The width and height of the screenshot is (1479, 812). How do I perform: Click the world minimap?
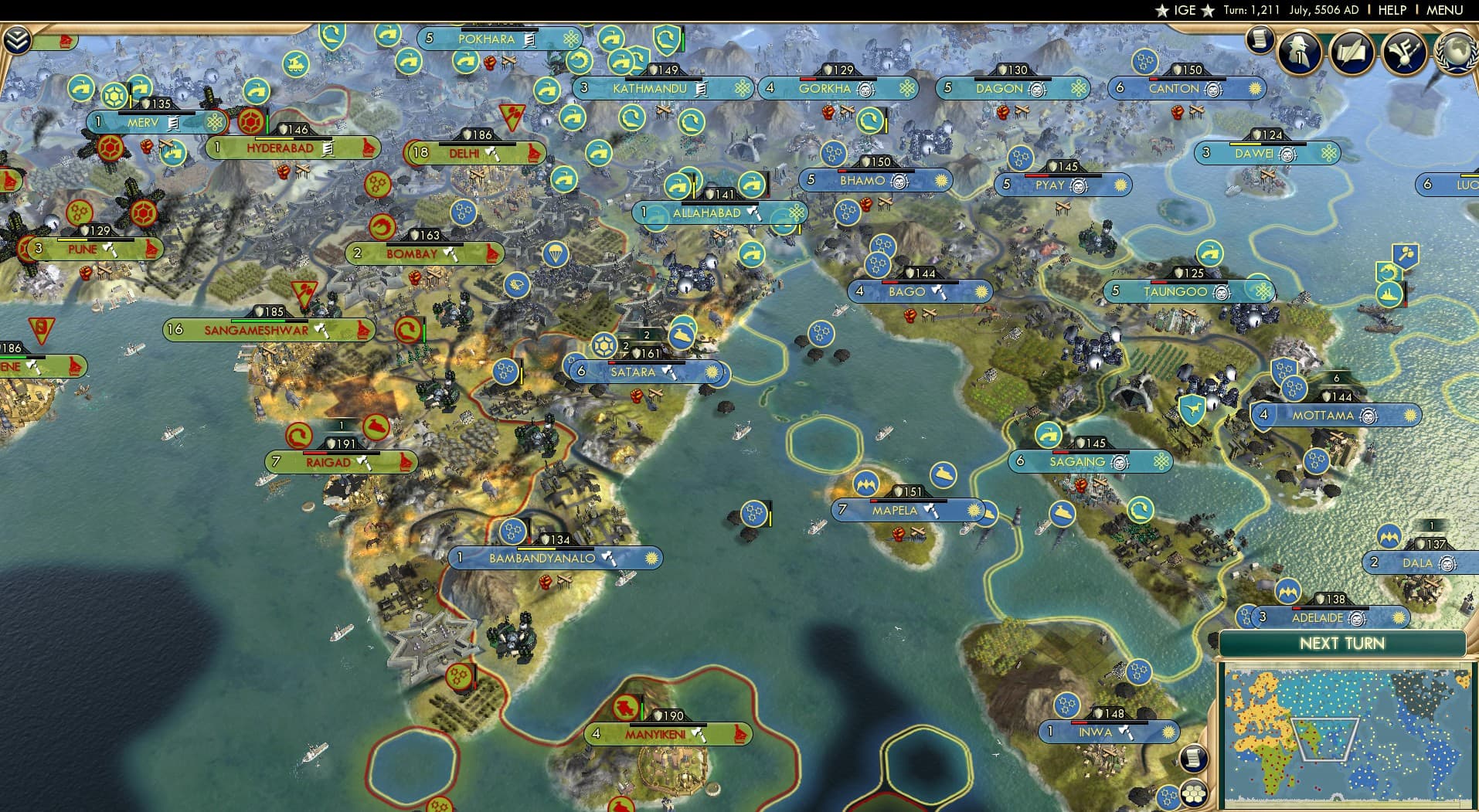(x=1345, y=734)
